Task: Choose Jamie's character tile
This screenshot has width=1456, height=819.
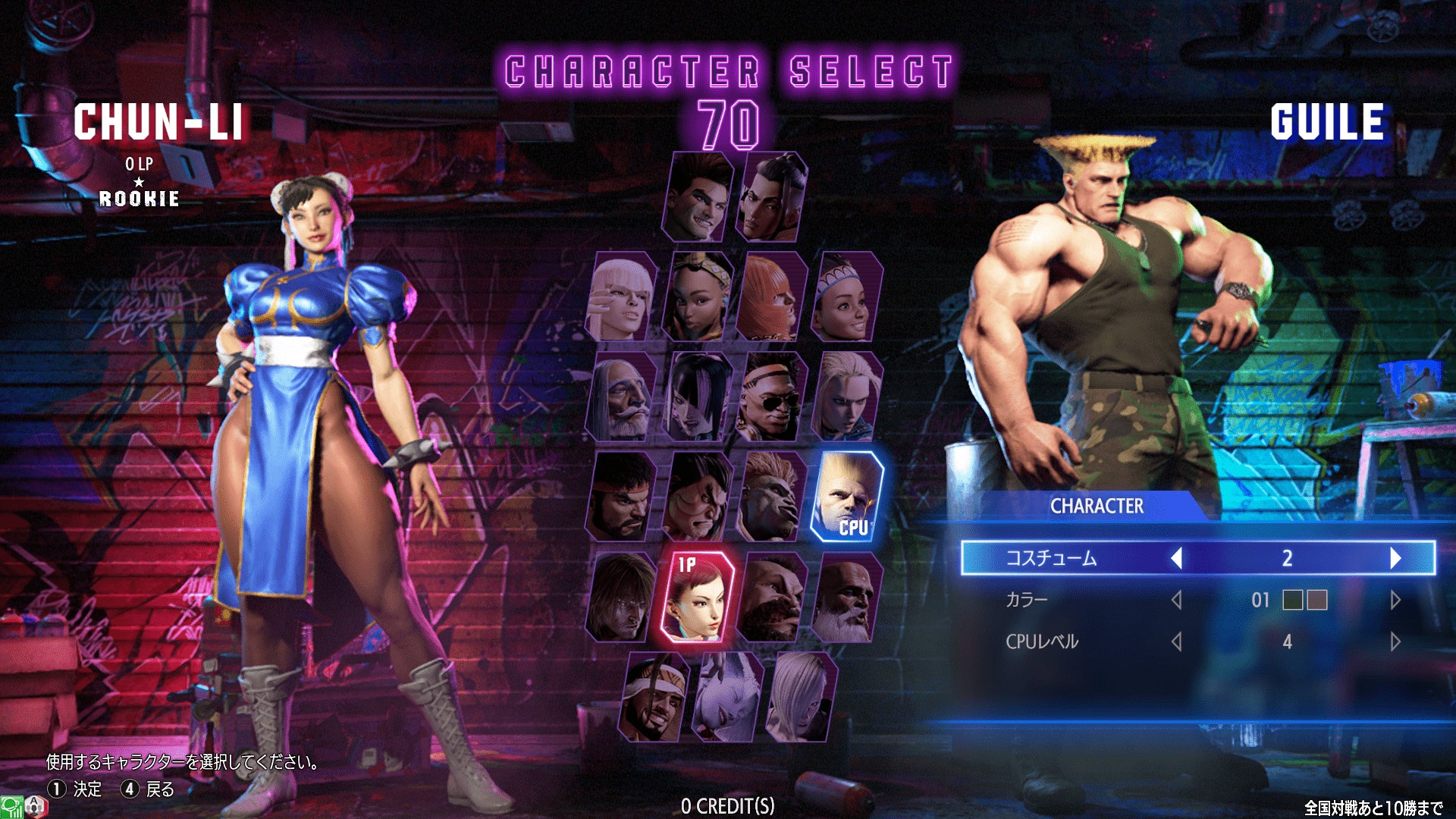Action: click(x=772, y=197)
